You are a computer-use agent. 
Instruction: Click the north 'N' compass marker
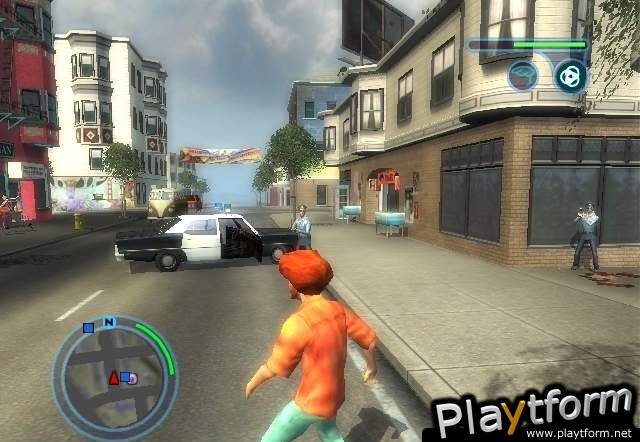[x=108, y=322]
